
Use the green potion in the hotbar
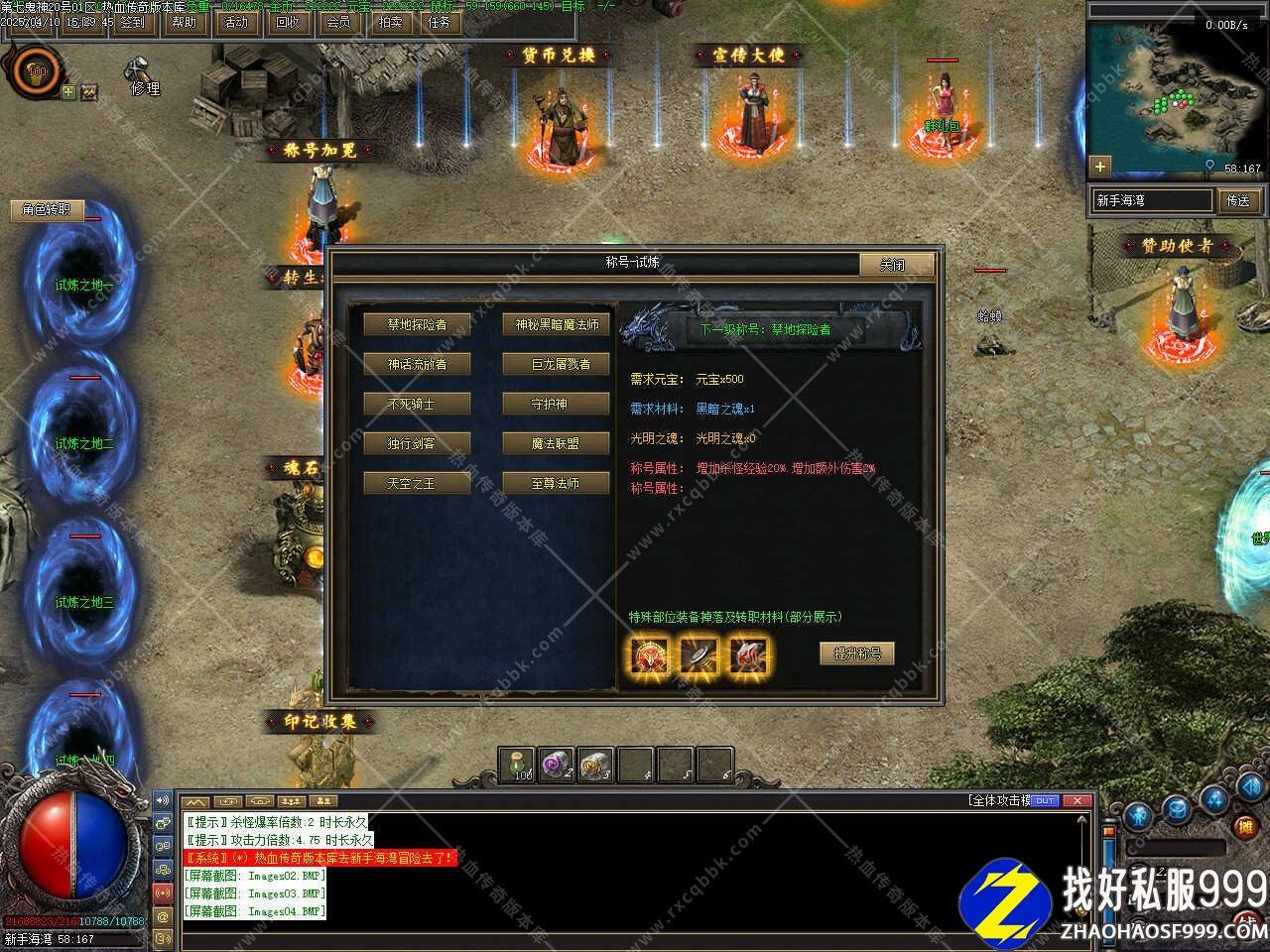518,765
